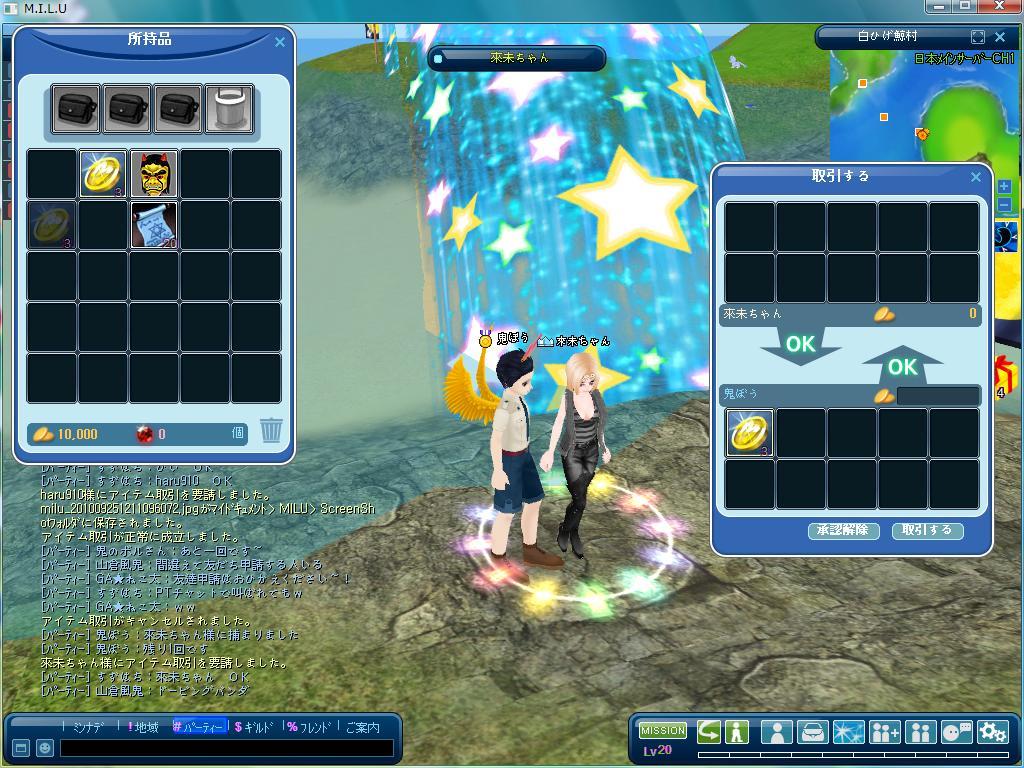The width and height of the screenshot is (1024, 768).
Task: Switch chat to the ギルド channel
Action: tap(256, 728)
